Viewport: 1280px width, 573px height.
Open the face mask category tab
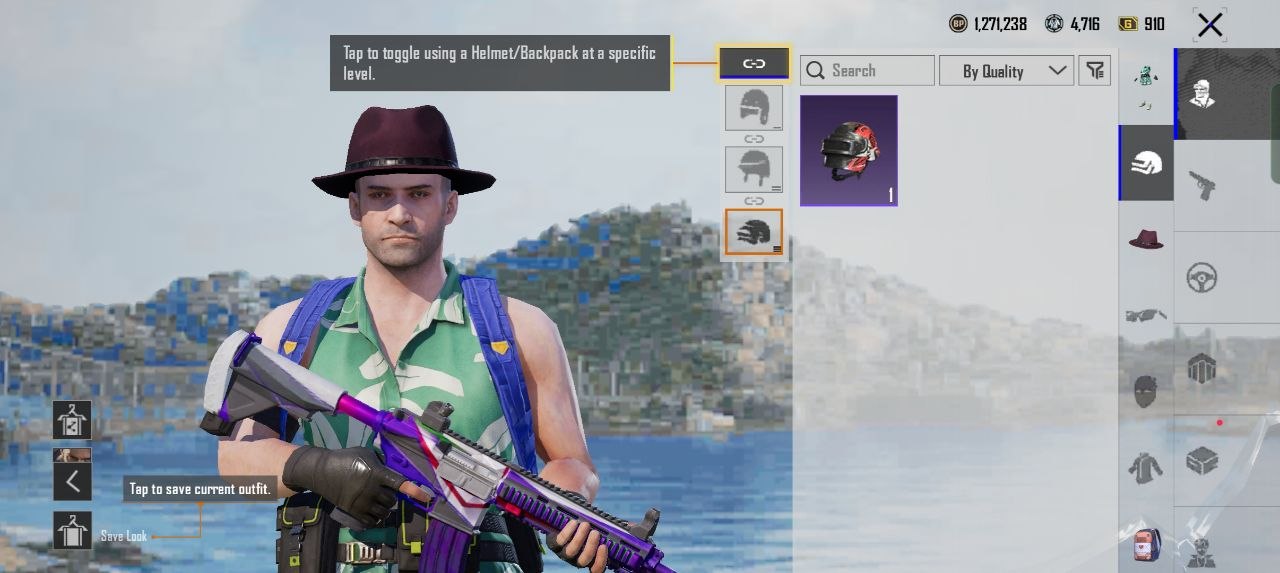(x=1146, y=391)
